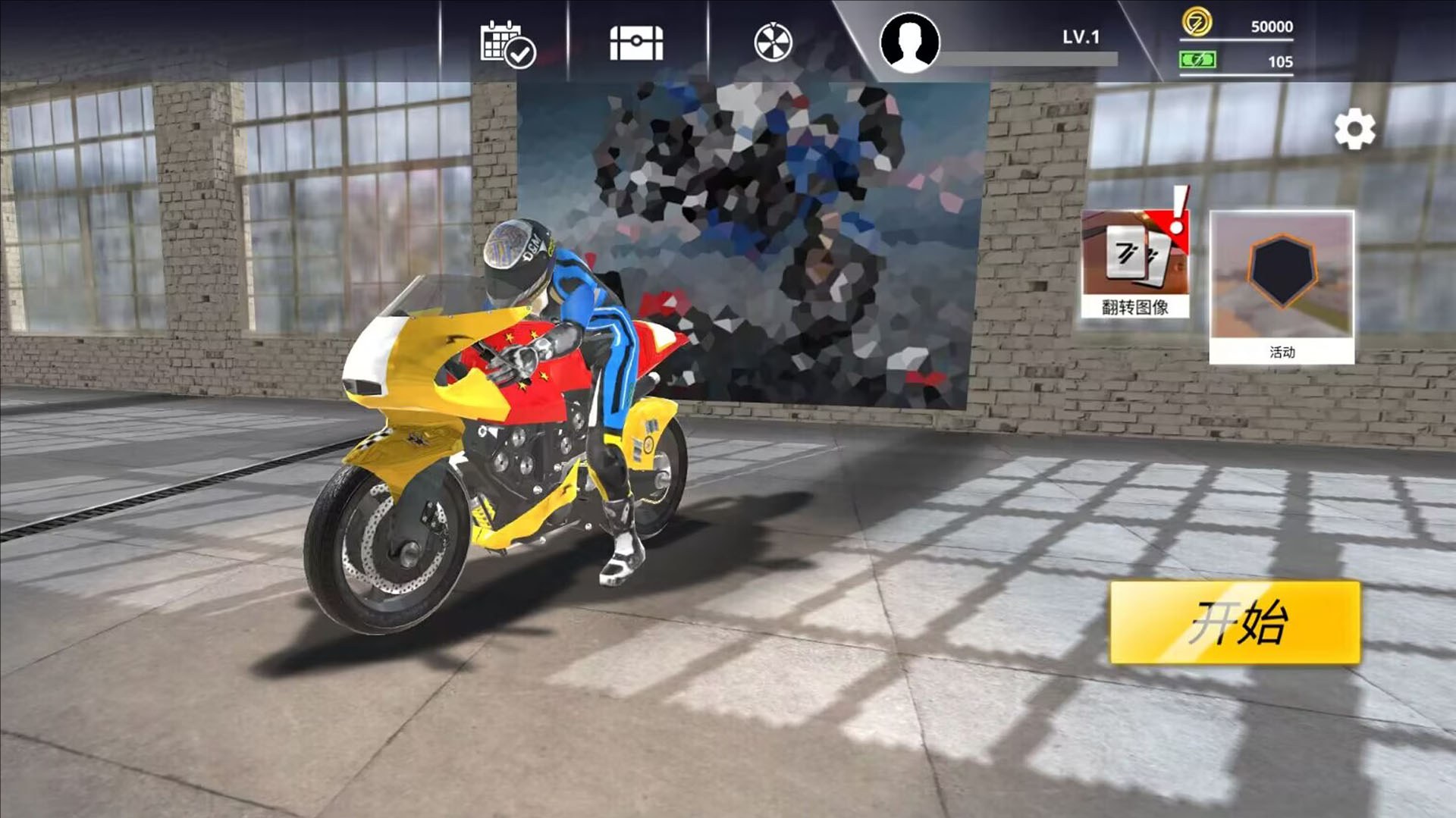Open the settings gear

[1354, 130]
